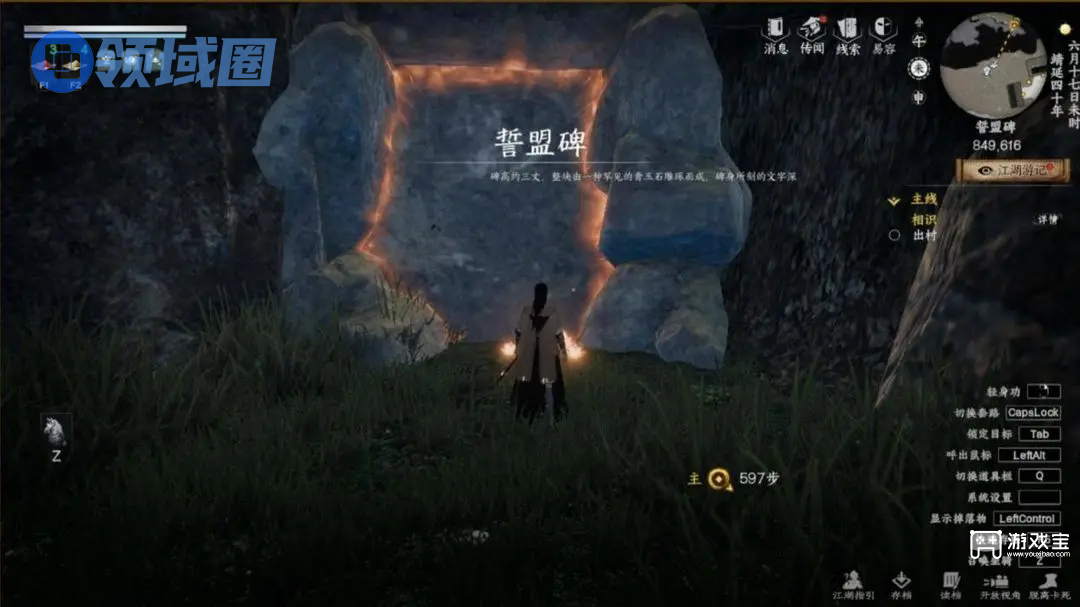Open the 江湖游记 journal scroll
1080x607 pixels.
[x=1015, y=170]
